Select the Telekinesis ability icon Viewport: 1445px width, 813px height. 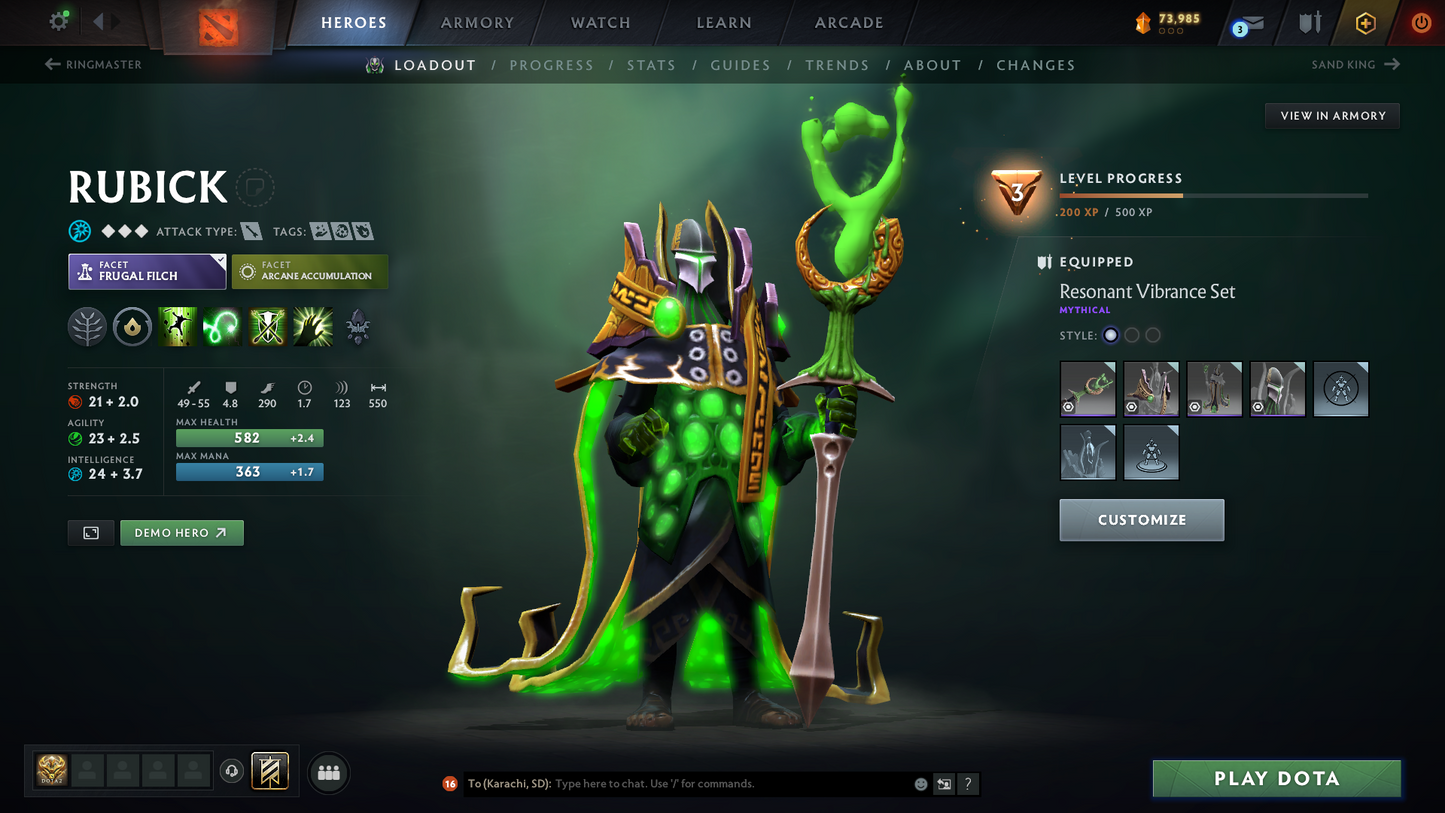tap(177, 326)
